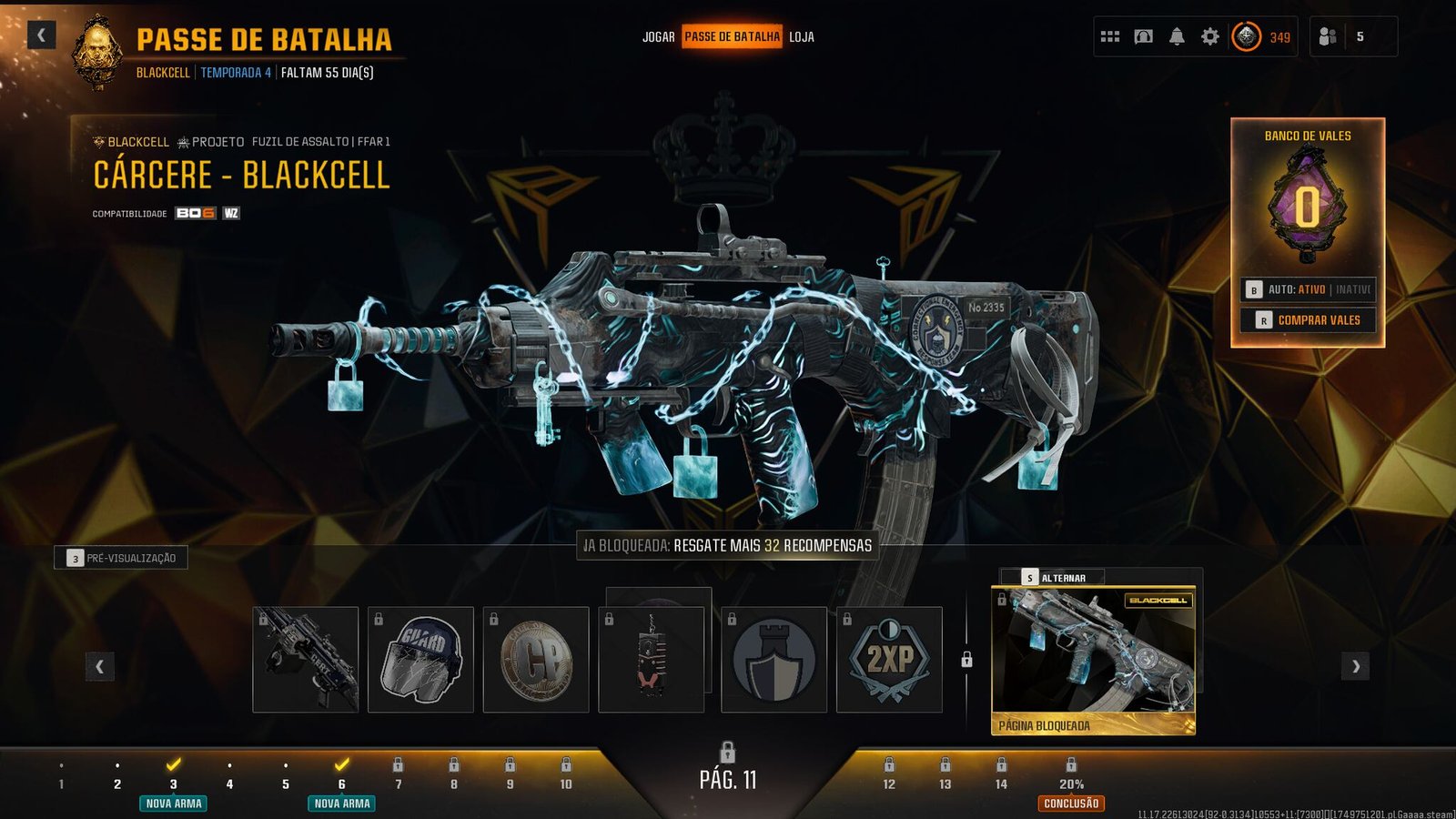Go to previous reward page arrow
This screenshot has height=819, width=1456.
pos(99,666)
